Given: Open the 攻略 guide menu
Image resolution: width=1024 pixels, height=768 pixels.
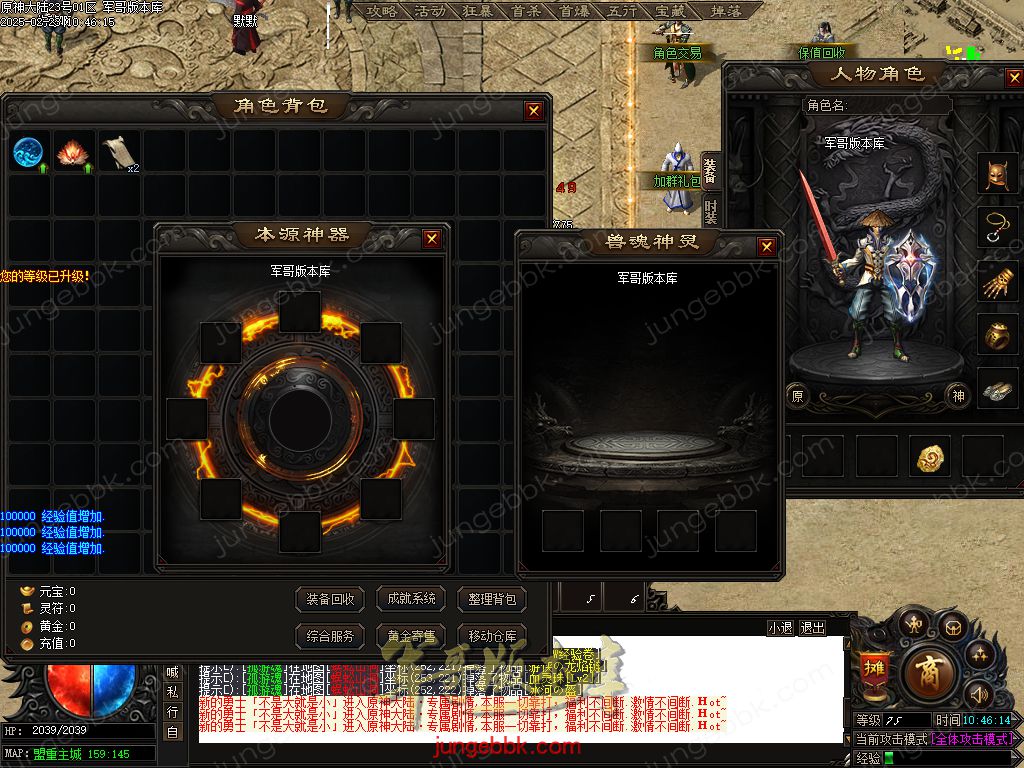Looking at the screenshot, I should 381,11.
